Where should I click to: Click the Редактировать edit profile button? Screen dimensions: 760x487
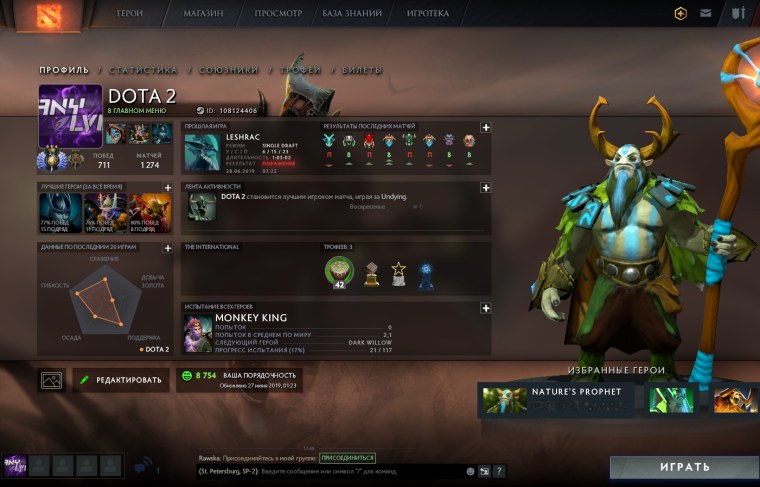pos(121,380)
